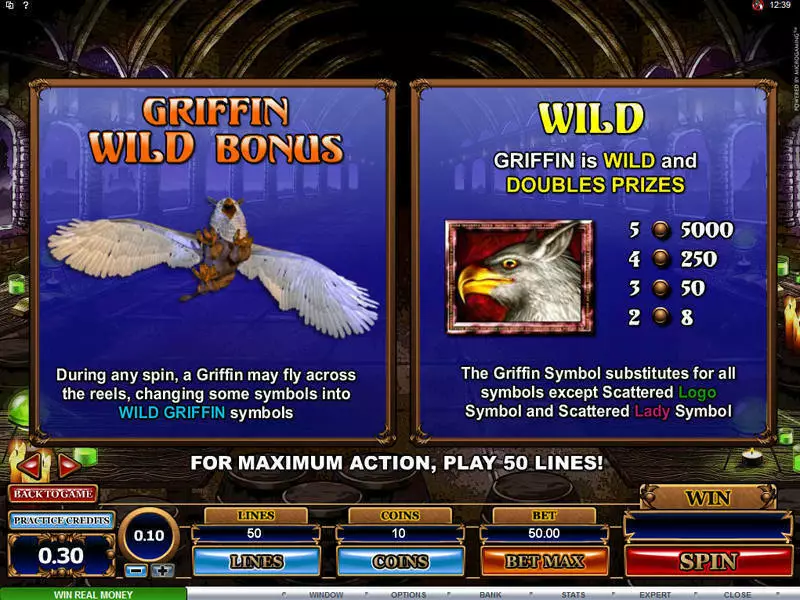
Task: Close the game via the bottom bar
Action: [x=737, y=594]
